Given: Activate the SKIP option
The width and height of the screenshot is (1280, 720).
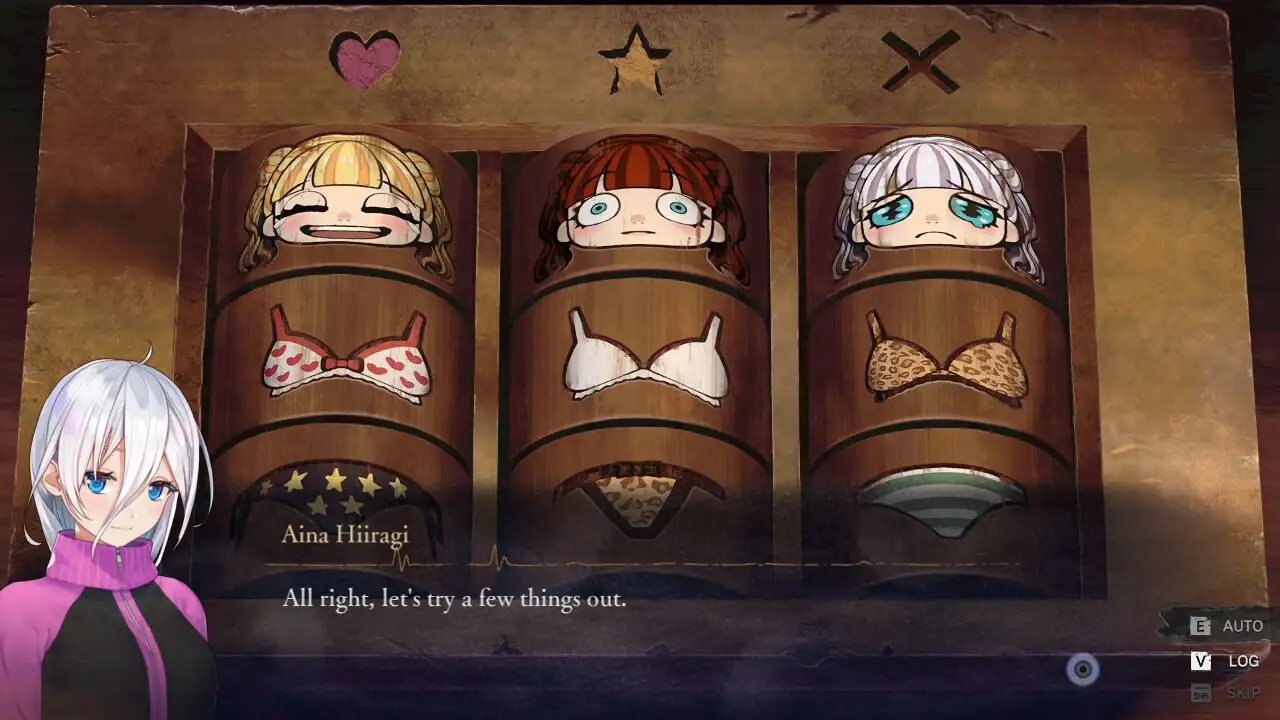Looking at the screenshot, I should coord(1228,693).
